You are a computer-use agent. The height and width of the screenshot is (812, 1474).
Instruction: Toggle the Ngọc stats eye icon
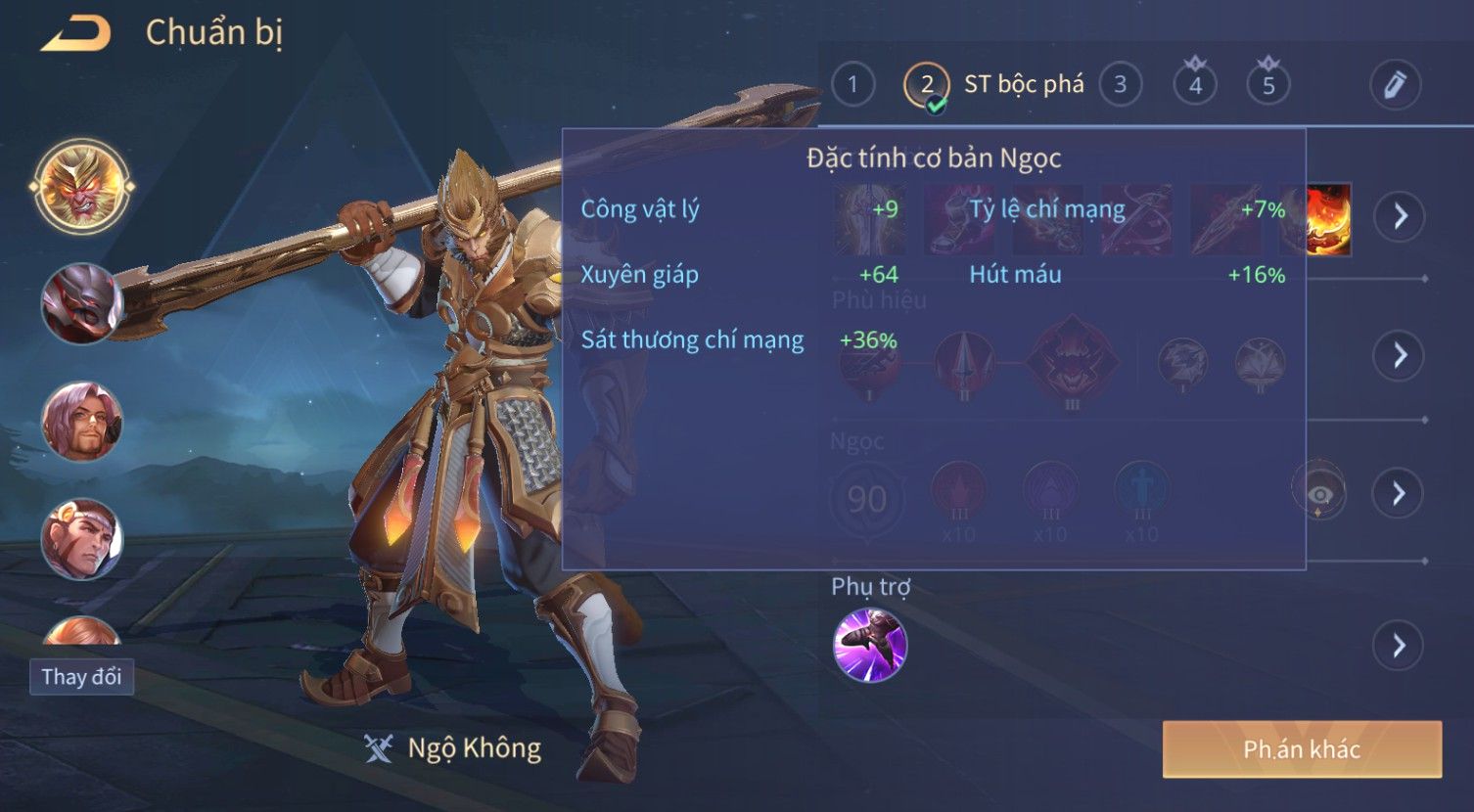point(1319,492)
